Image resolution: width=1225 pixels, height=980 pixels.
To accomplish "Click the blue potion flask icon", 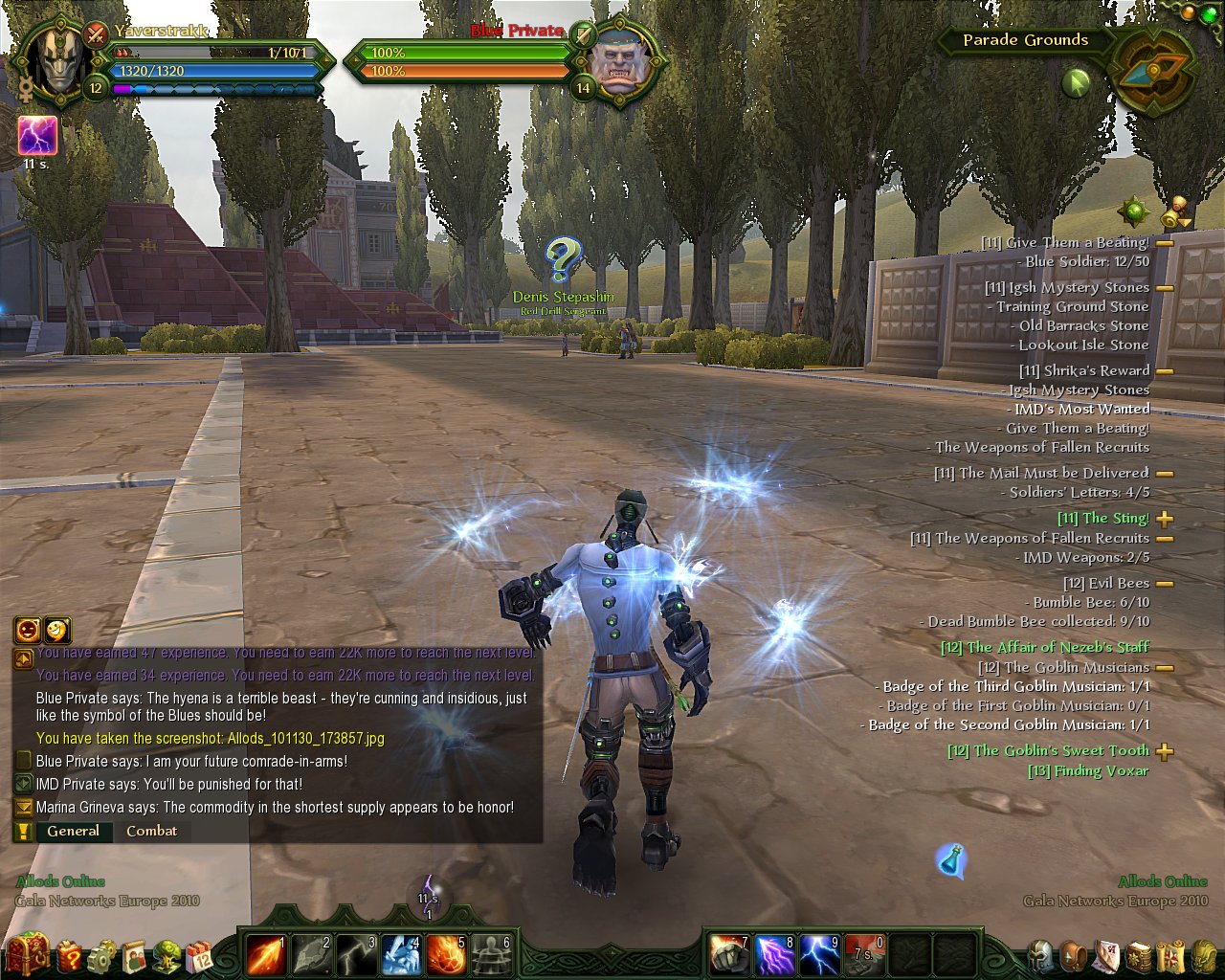I will (950, 860).
